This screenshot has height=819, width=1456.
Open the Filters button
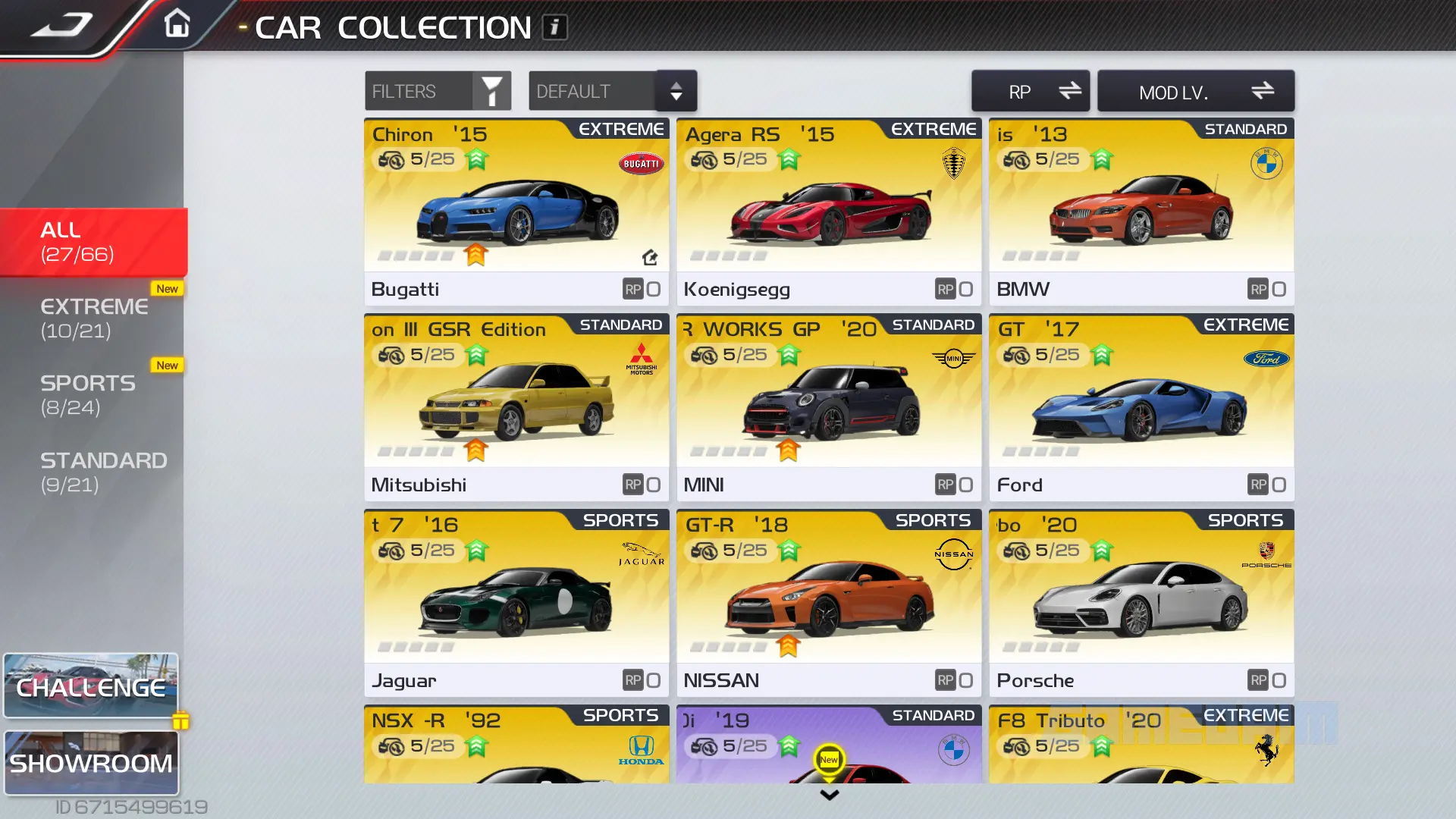pyautogui.click(x=438, y=92)
